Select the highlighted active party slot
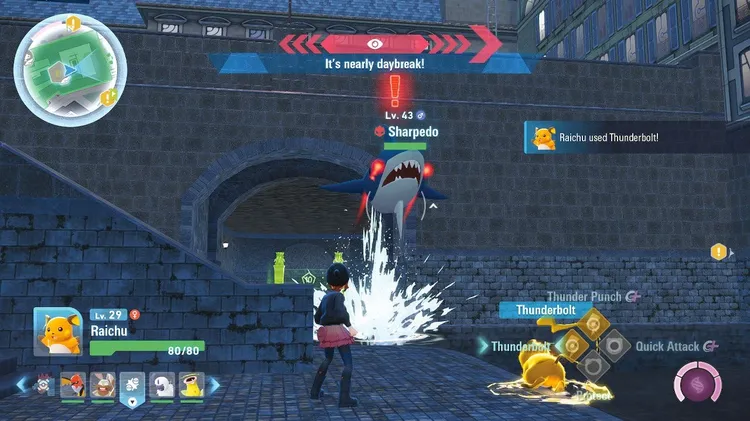The width and height of the screenshot is (750, 421). (x=131, y=384)
